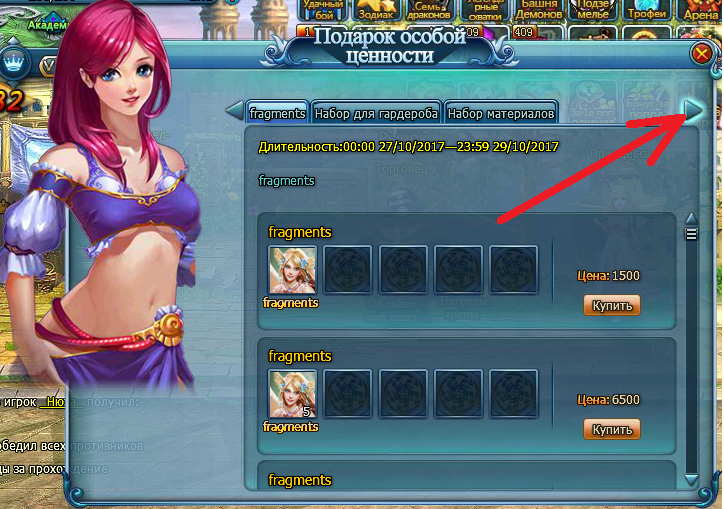Open the Арена icon
The height and width of the screenshot is (509, 724).
coord(700,10)
